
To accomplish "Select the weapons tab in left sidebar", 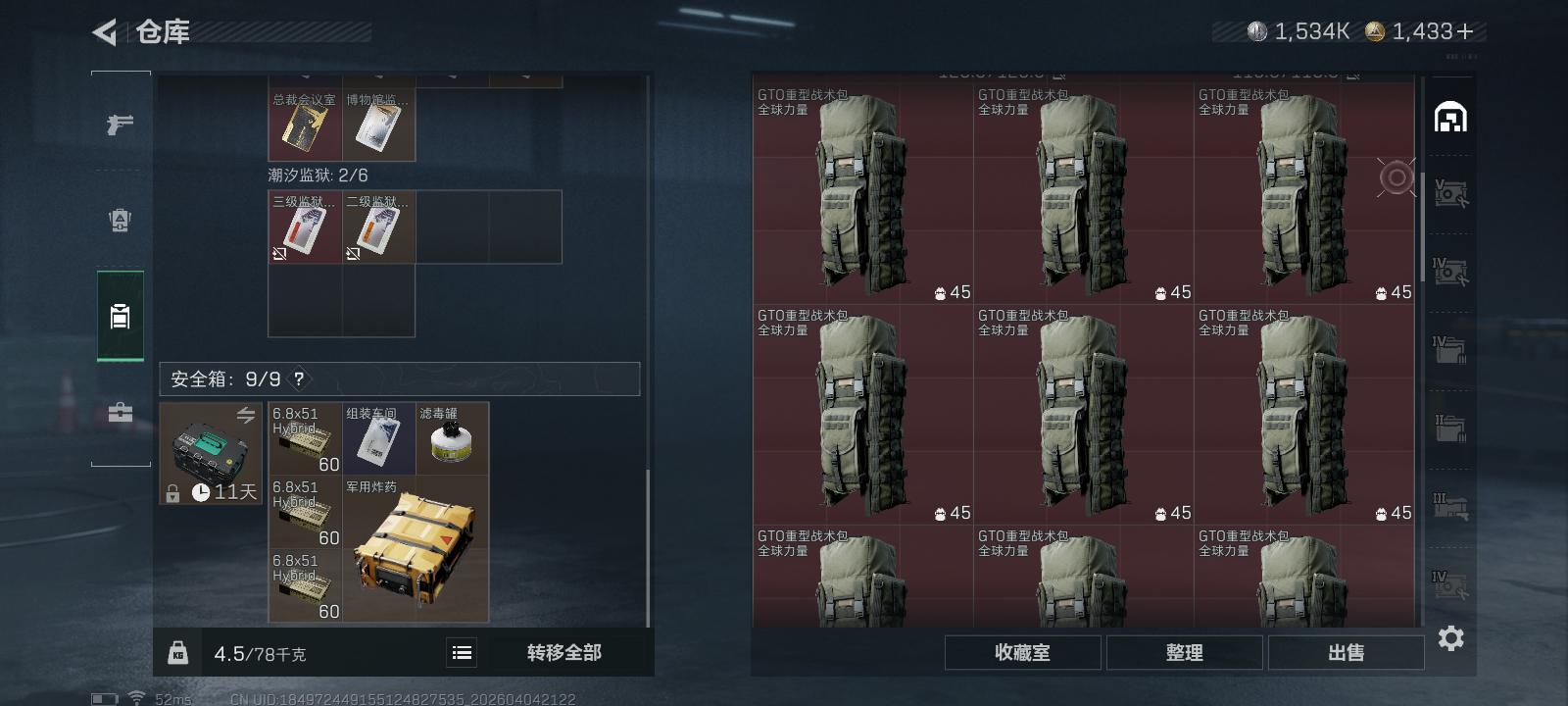I will 119,122.
